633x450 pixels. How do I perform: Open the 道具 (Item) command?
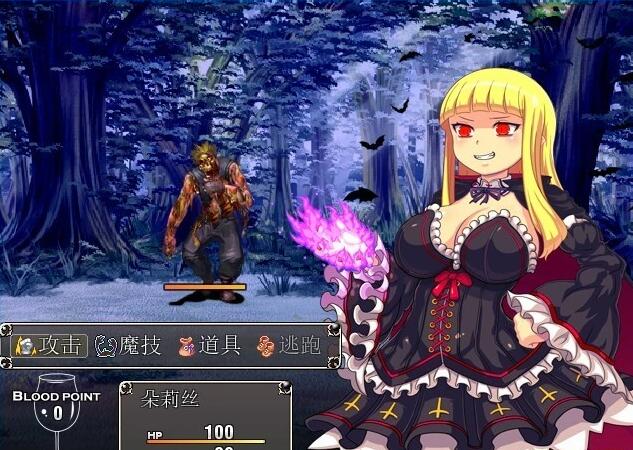209,346
